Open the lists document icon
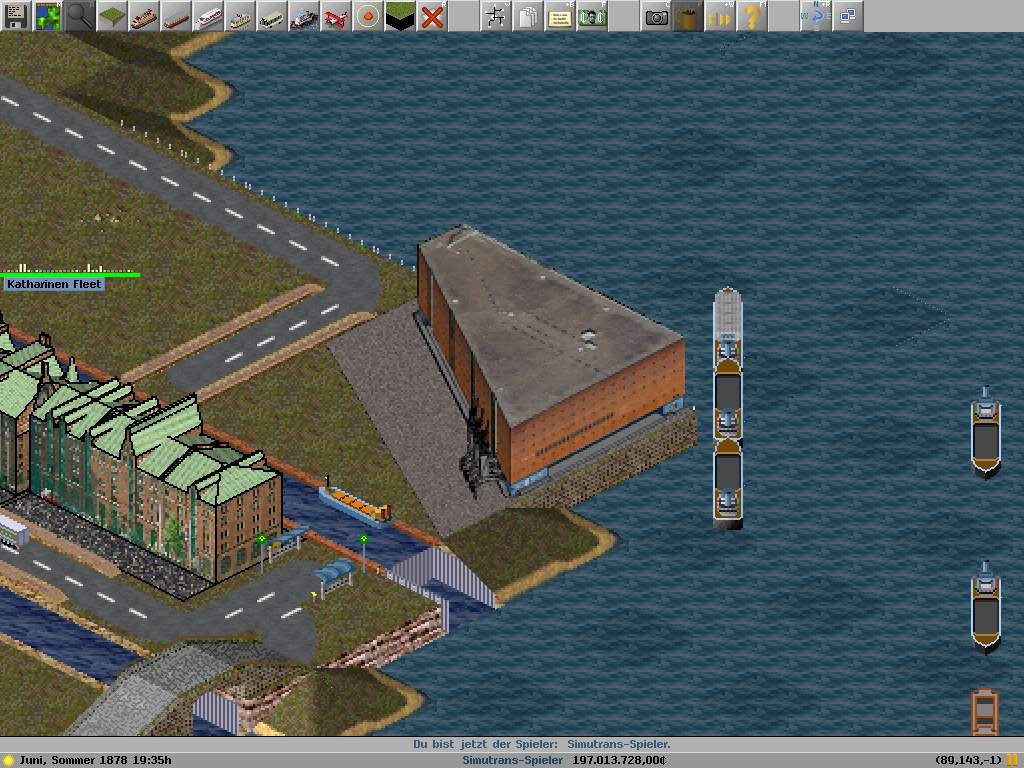This screenshot has height=768, width=1024. click(x=527, y=16)
